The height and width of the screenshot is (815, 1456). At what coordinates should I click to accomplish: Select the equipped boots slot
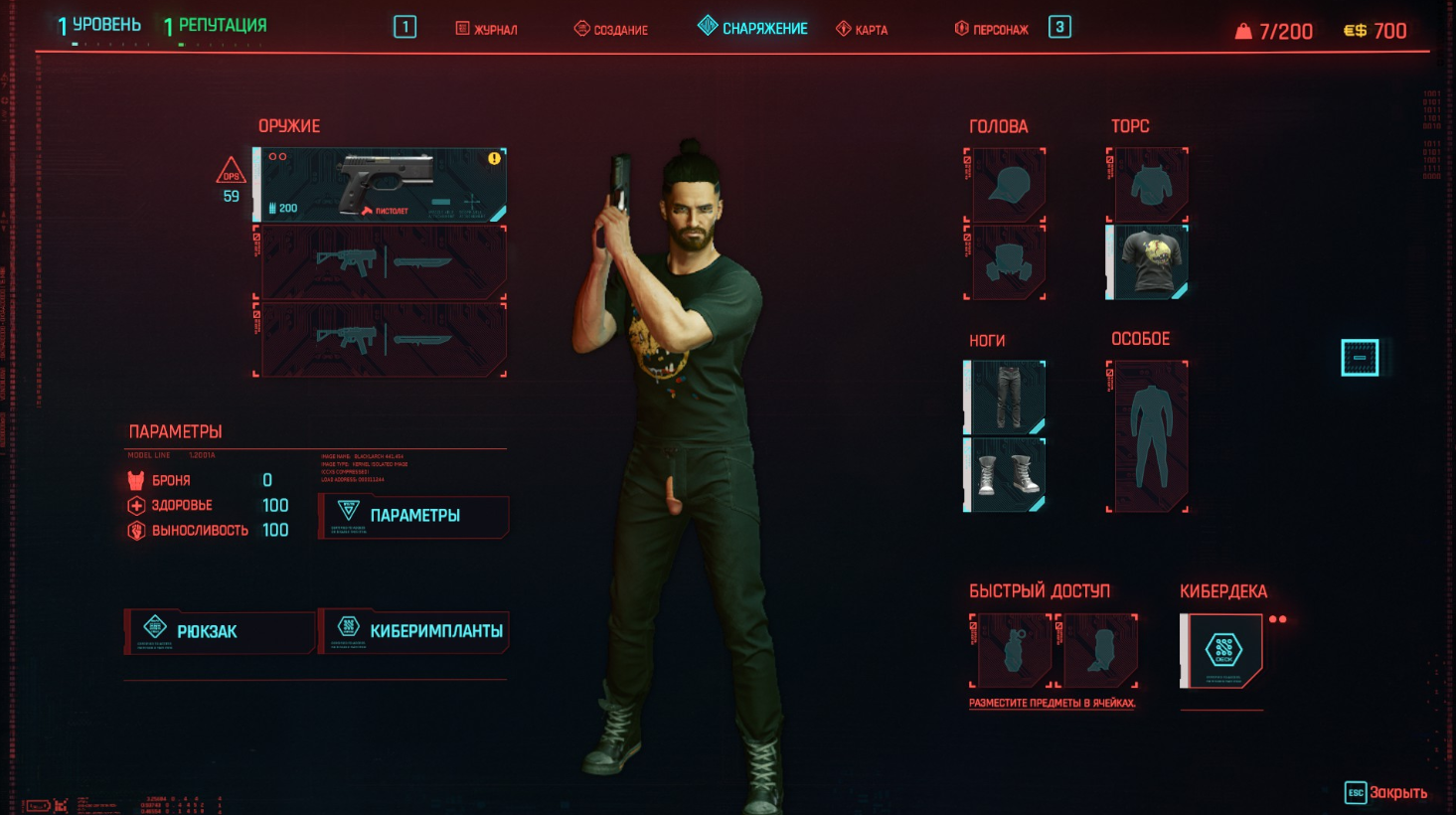click(1005, 475)
